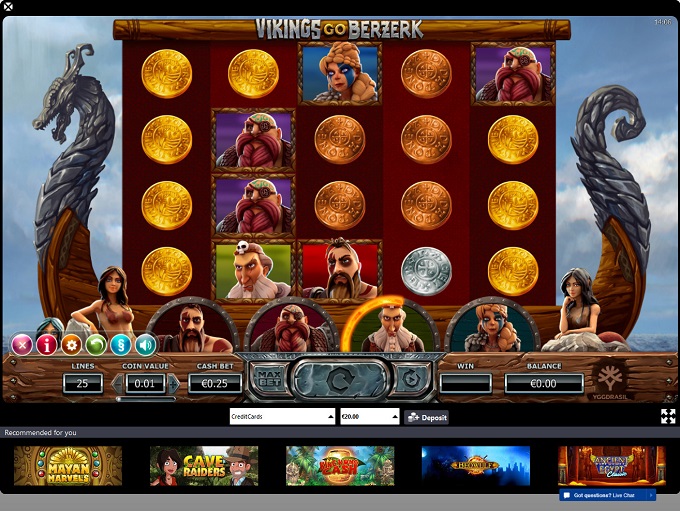Close the game with the pink X button
Screen dimensions: 680x511
pyautogui.click(x=22, y=346)
